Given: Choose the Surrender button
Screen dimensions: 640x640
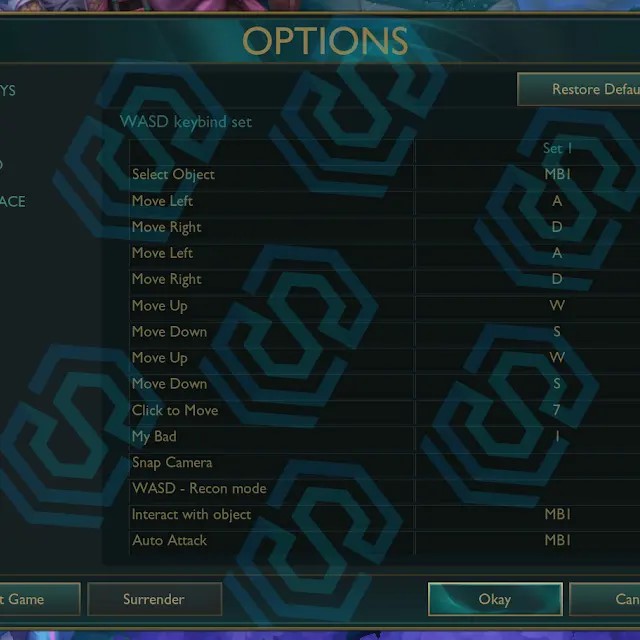Looking at the screenshot, I should point(154,599).
